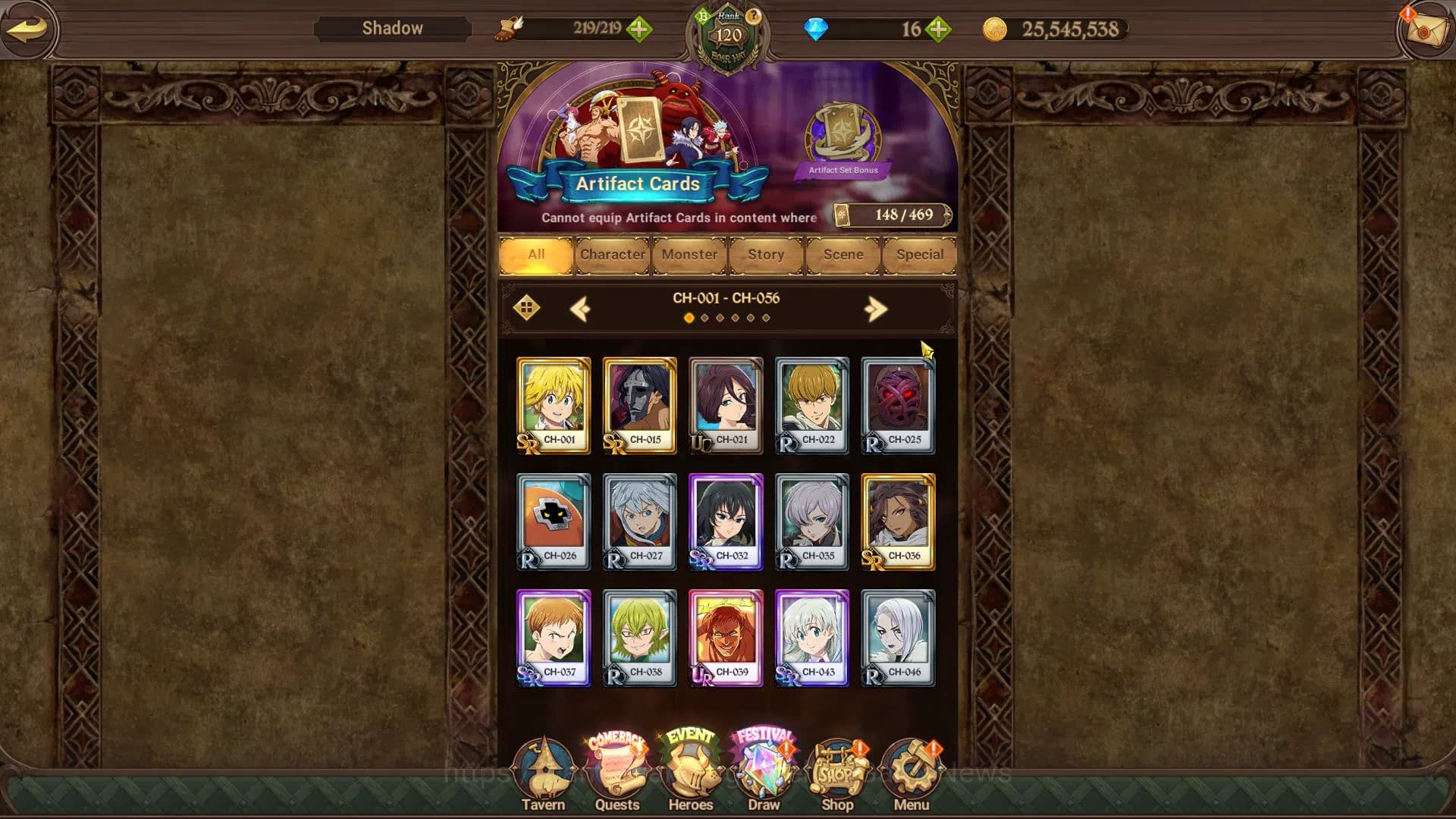Select the Character filter tab
The height and width of the screenshot is (819, 1456).
point(613,255)
